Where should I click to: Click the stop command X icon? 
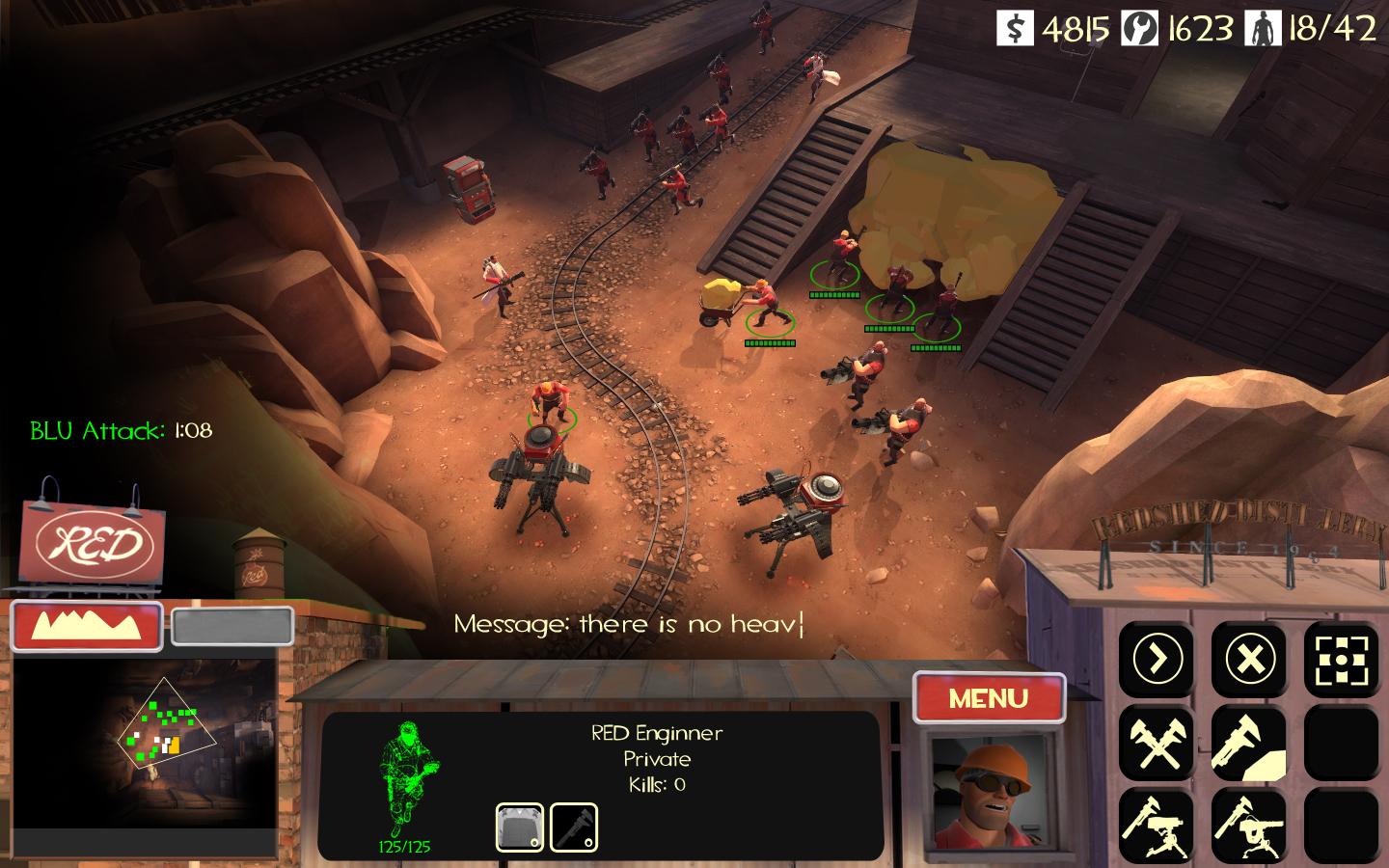tap(1249, 660)
